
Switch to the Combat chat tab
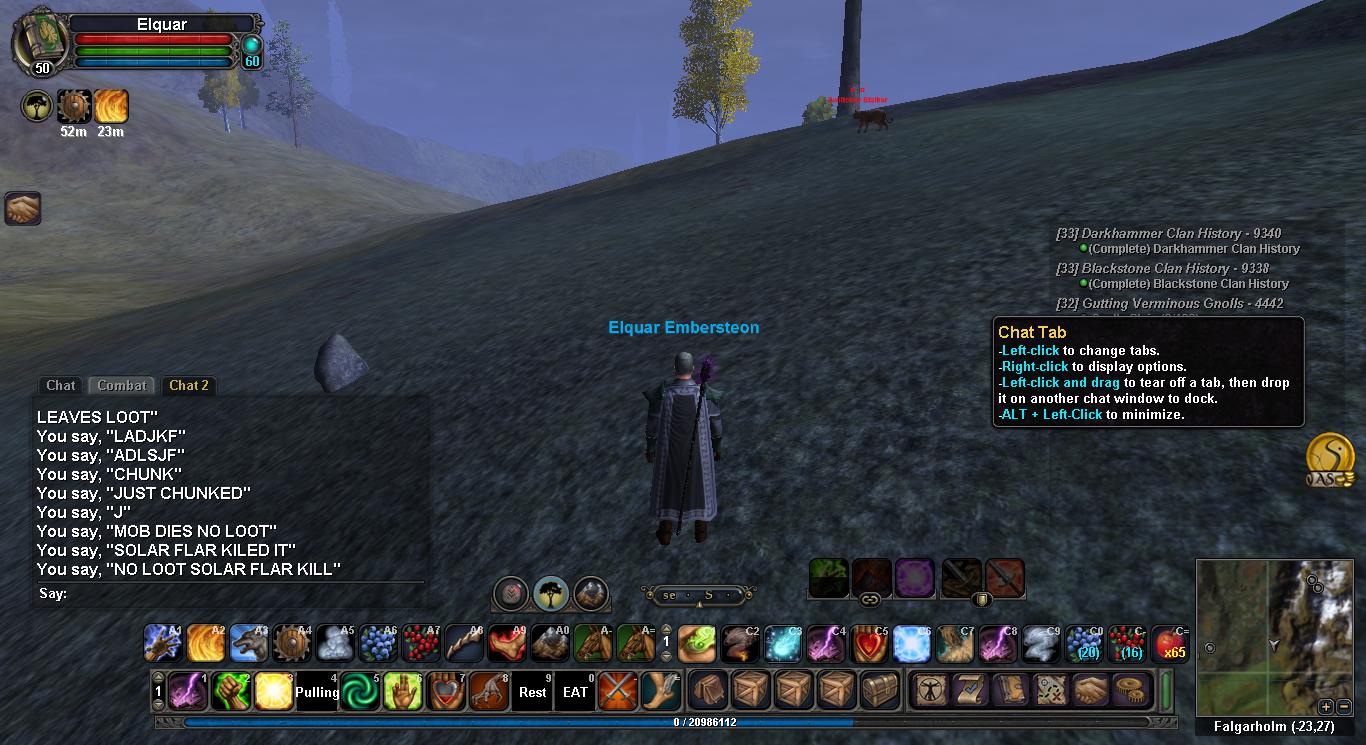122,385
